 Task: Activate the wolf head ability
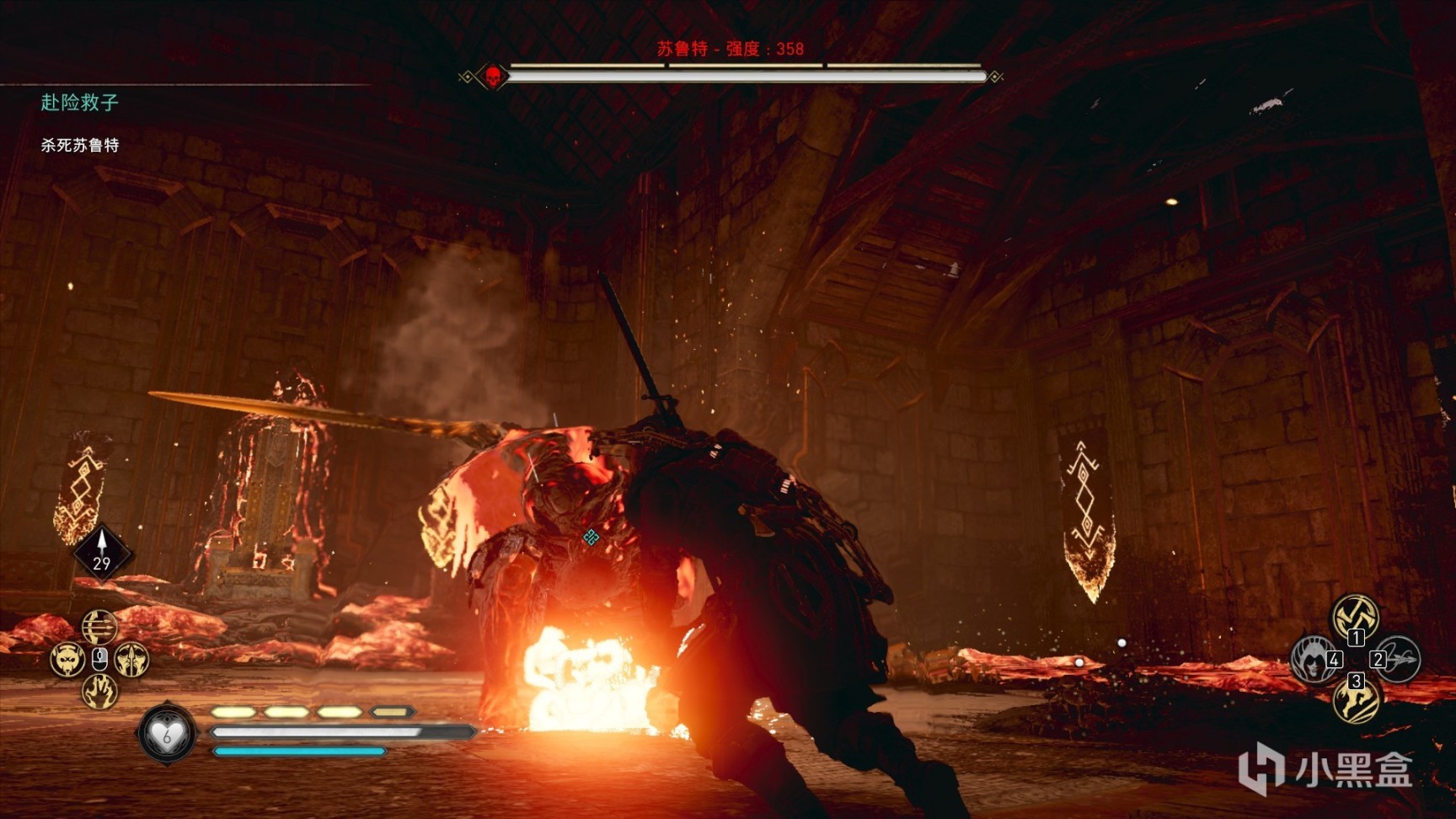67,659
